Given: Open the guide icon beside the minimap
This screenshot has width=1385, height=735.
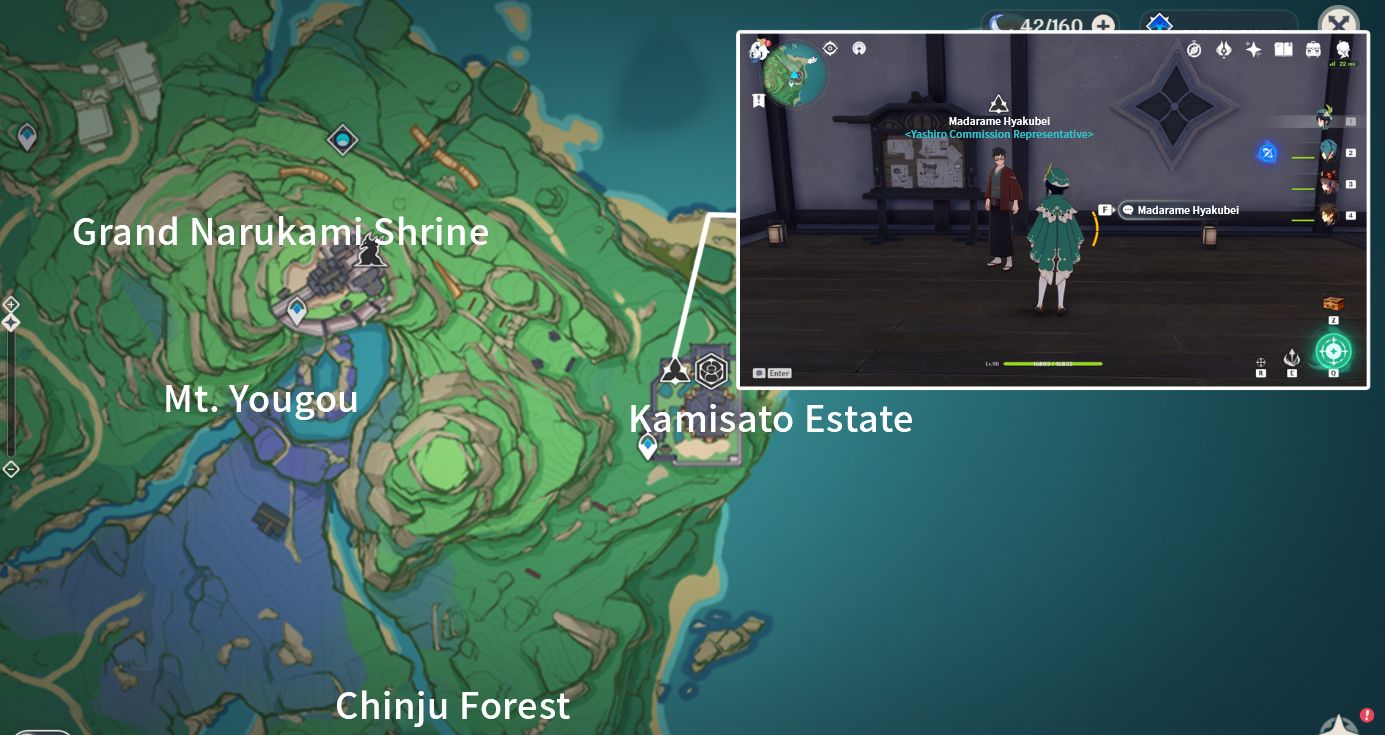Looking at the screenshot, I should [859, 48].
